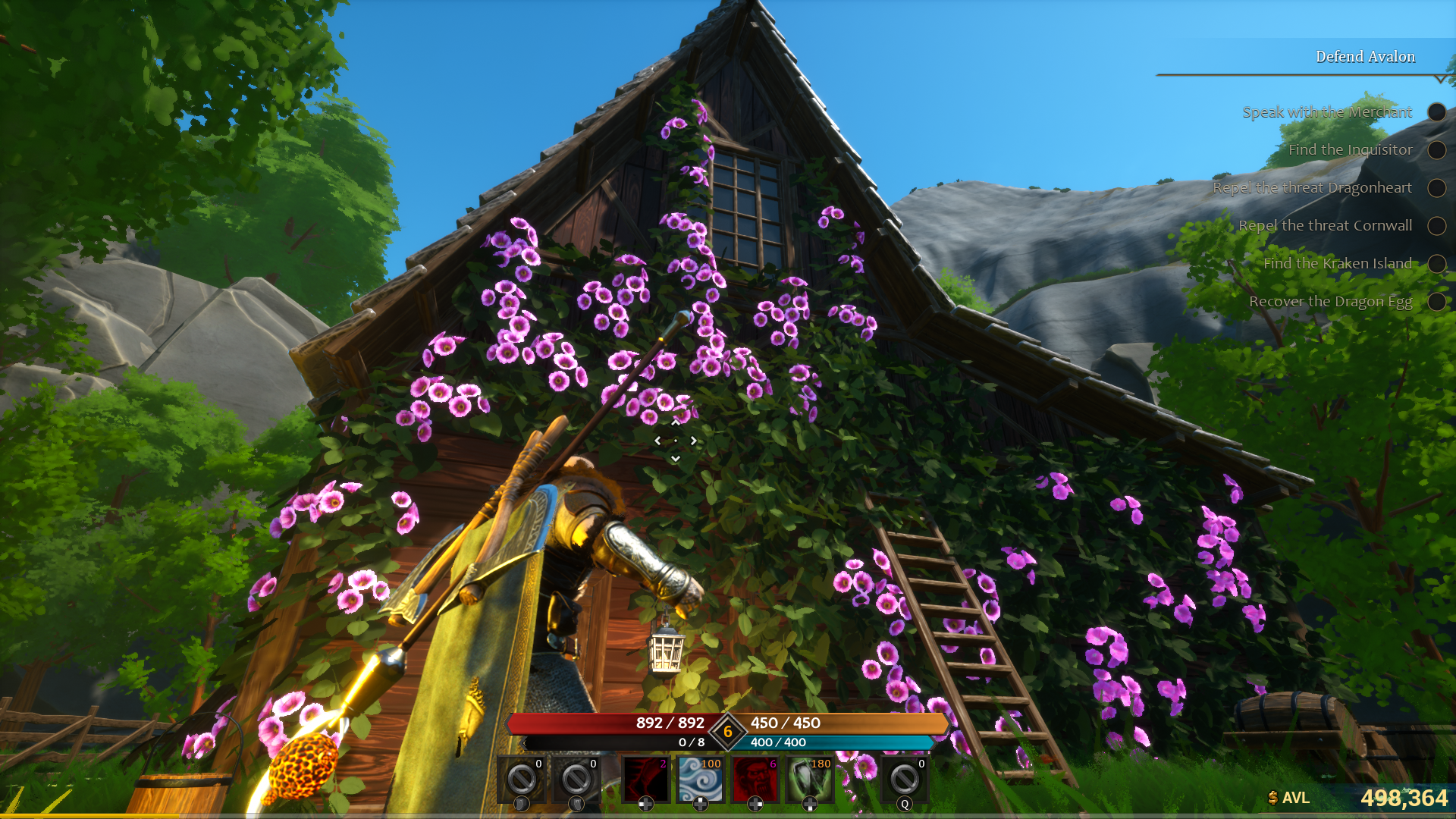Activate the green shield ability
Viewport: 1456px width, 819px height.
tap(809, 779)
